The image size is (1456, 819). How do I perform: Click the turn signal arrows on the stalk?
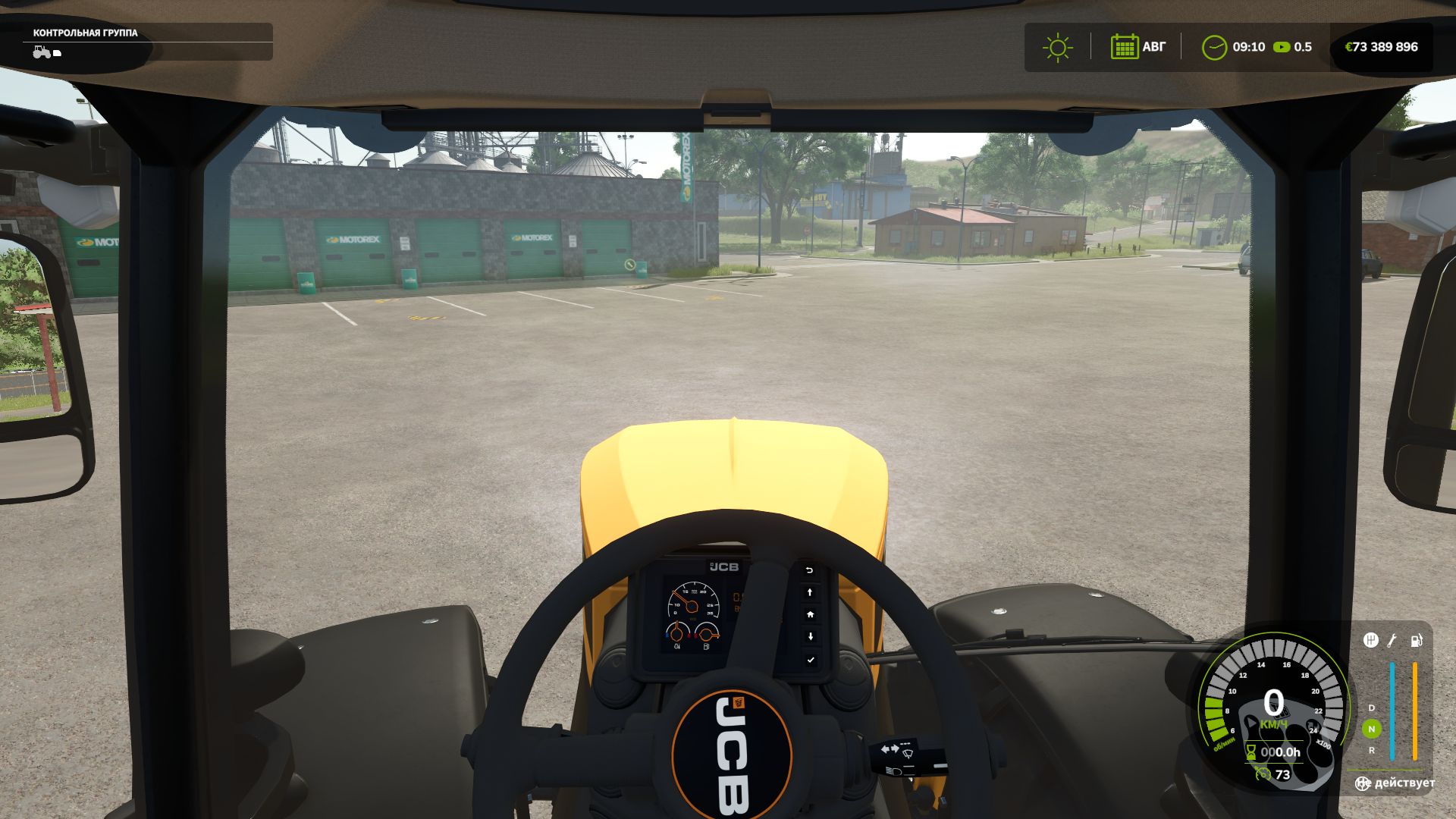[x=890, y=748]
